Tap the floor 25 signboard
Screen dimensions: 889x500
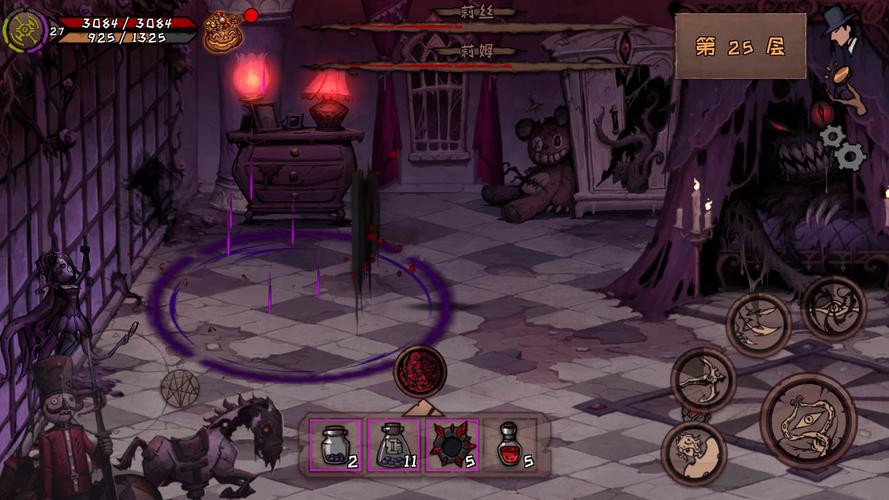(x=741, y=46)
